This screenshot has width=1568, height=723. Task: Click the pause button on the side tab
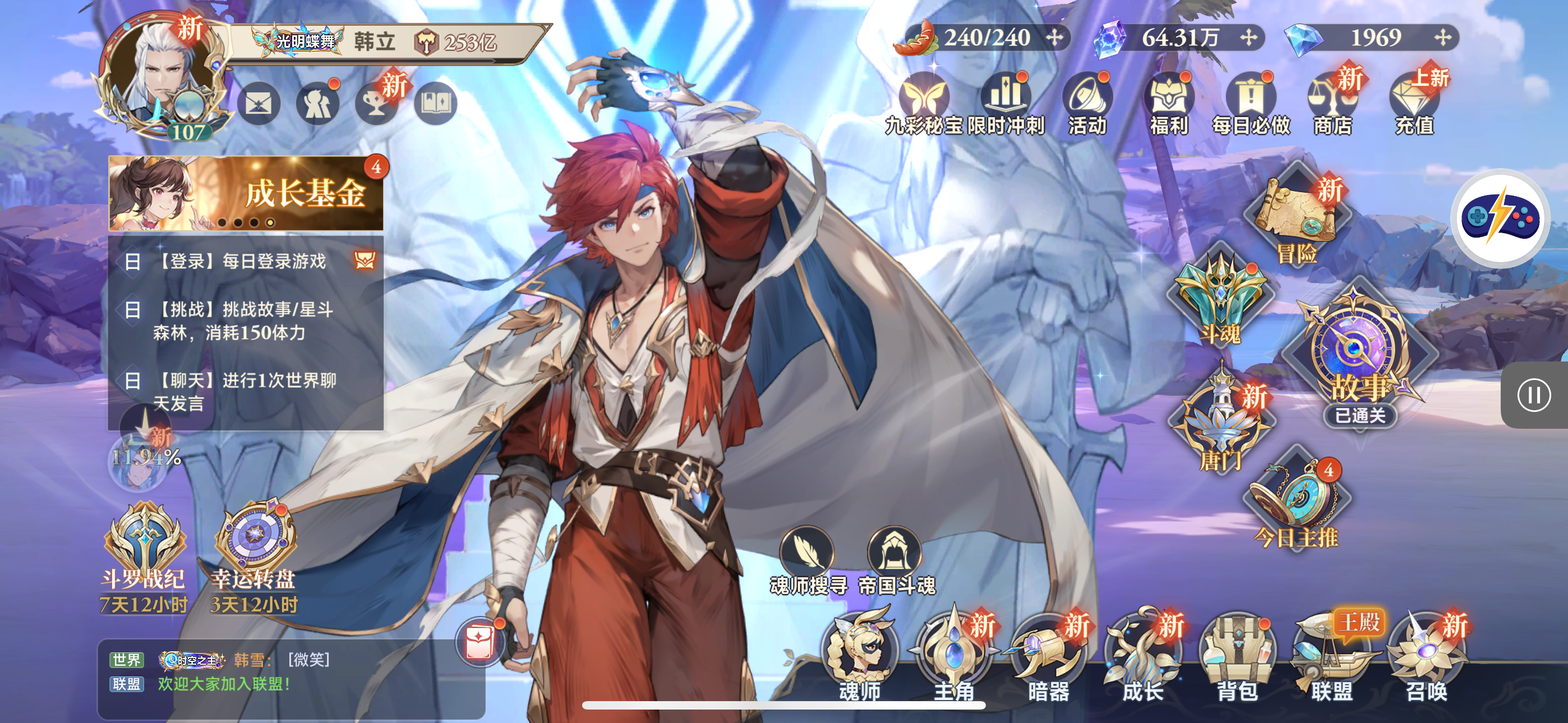point(1533,396)
